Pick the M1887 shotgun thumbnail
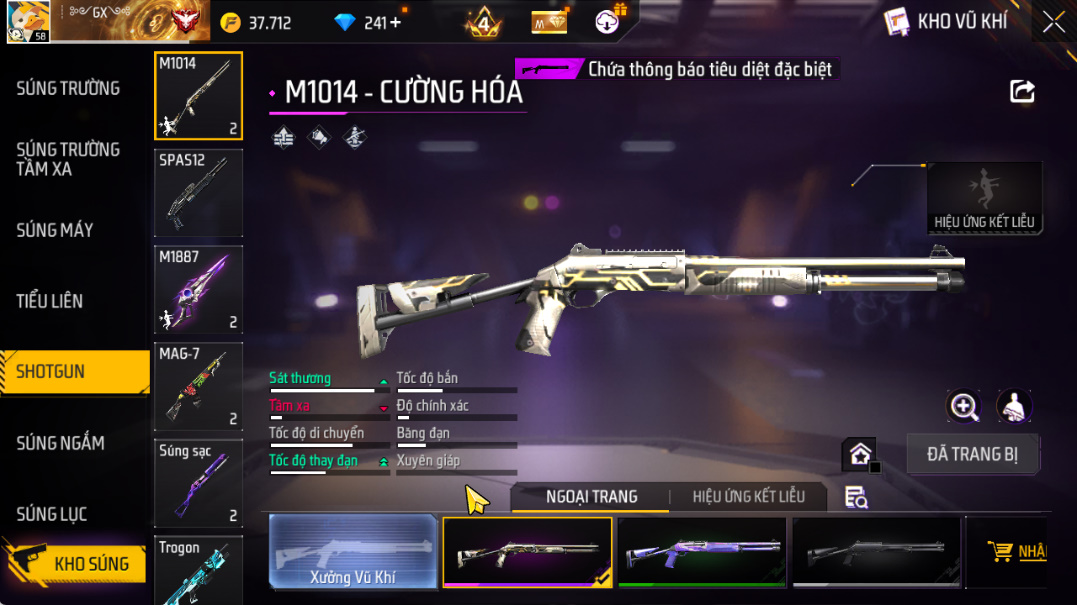 198,289
